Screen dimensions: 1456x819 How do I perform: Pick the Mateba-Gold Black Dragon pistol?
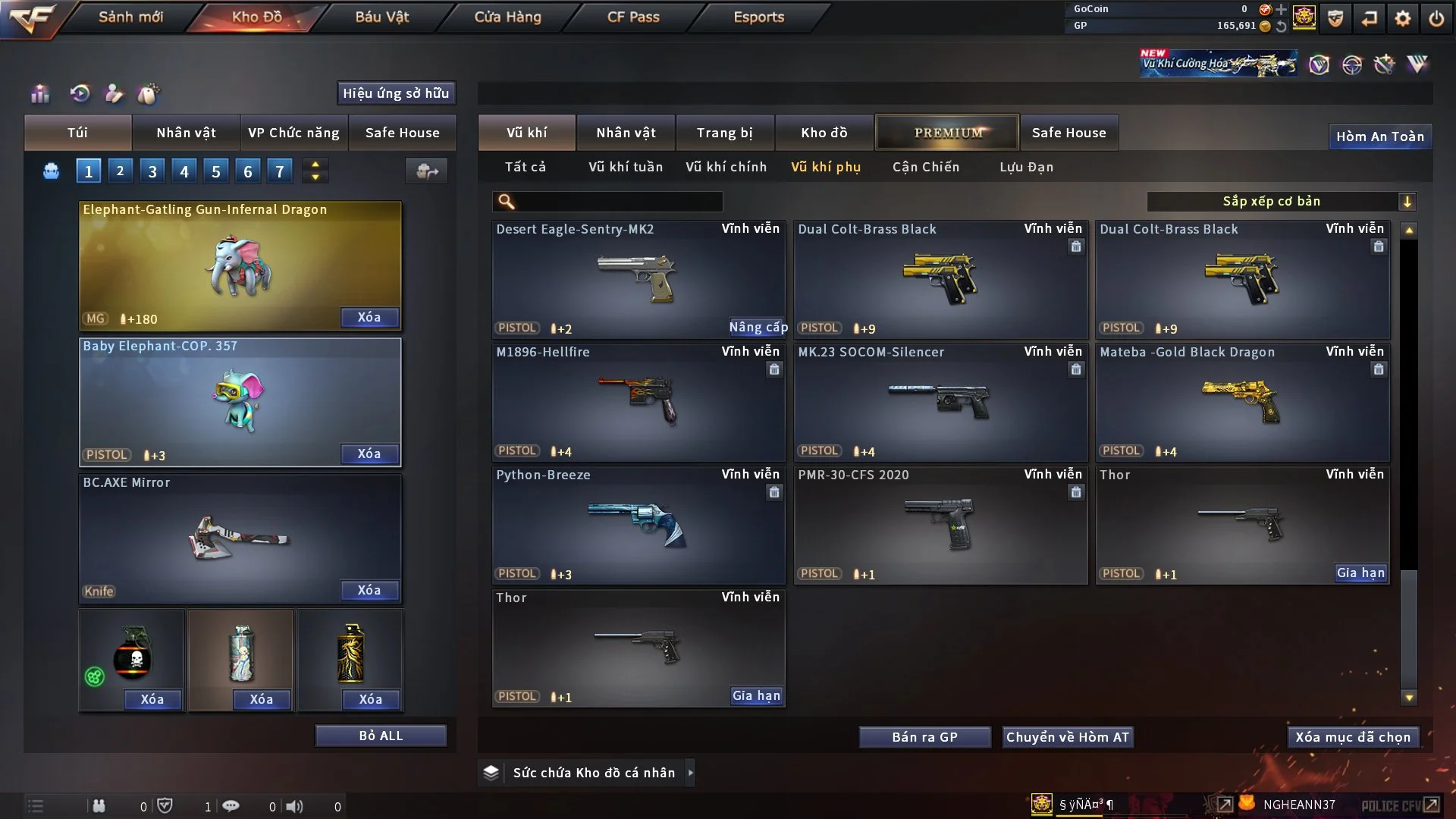(1241, 402)
